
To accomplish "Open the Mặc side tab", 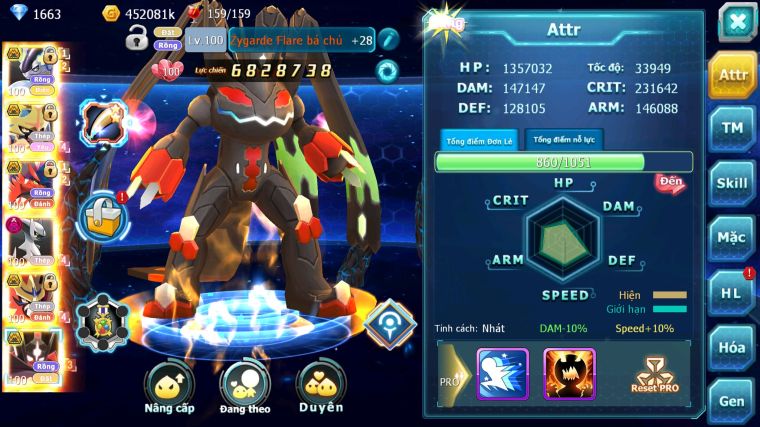I will [x=733, y=238].
